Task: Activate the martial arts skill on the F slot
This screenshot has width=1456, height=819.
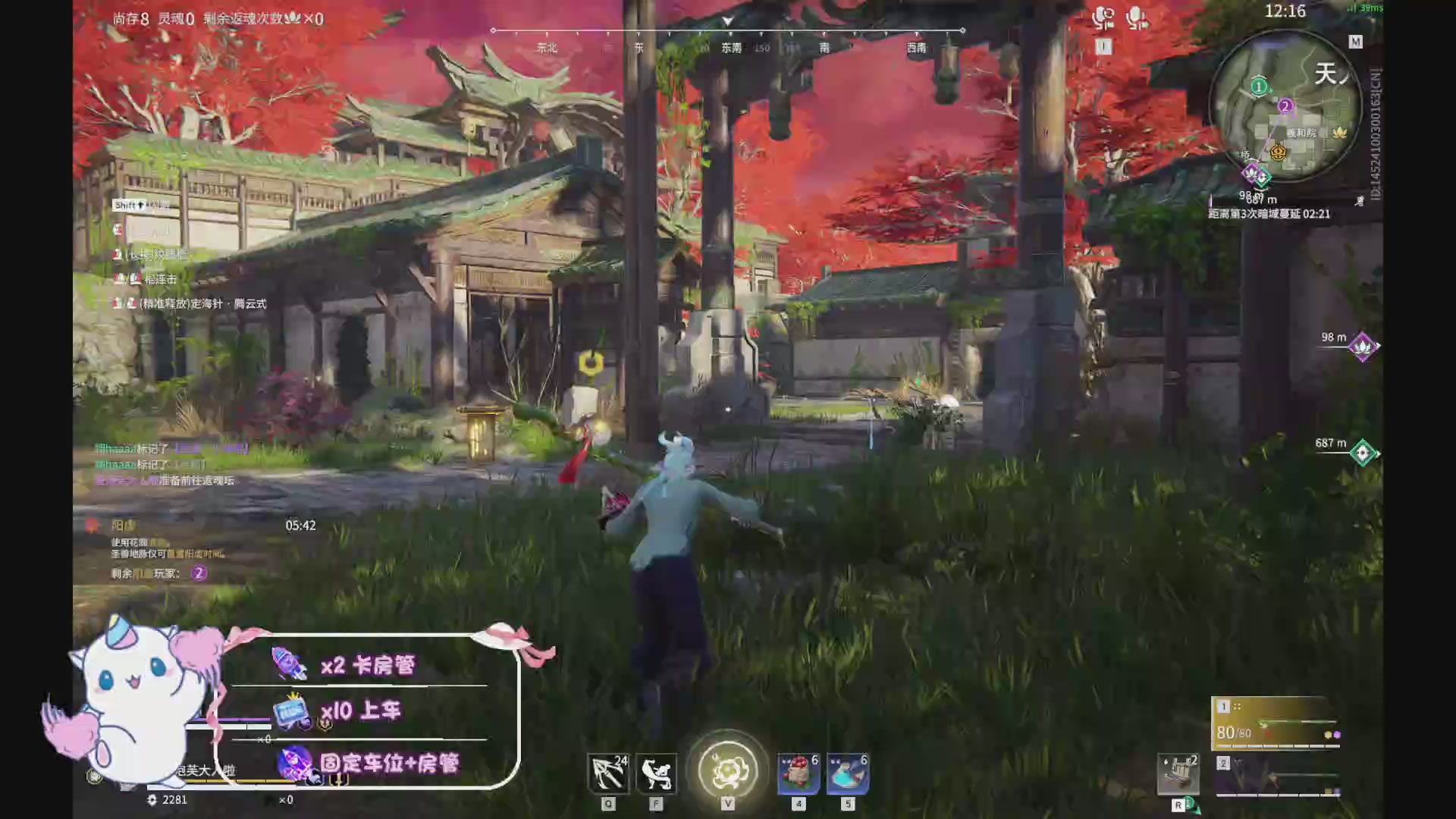Action: 657,772
